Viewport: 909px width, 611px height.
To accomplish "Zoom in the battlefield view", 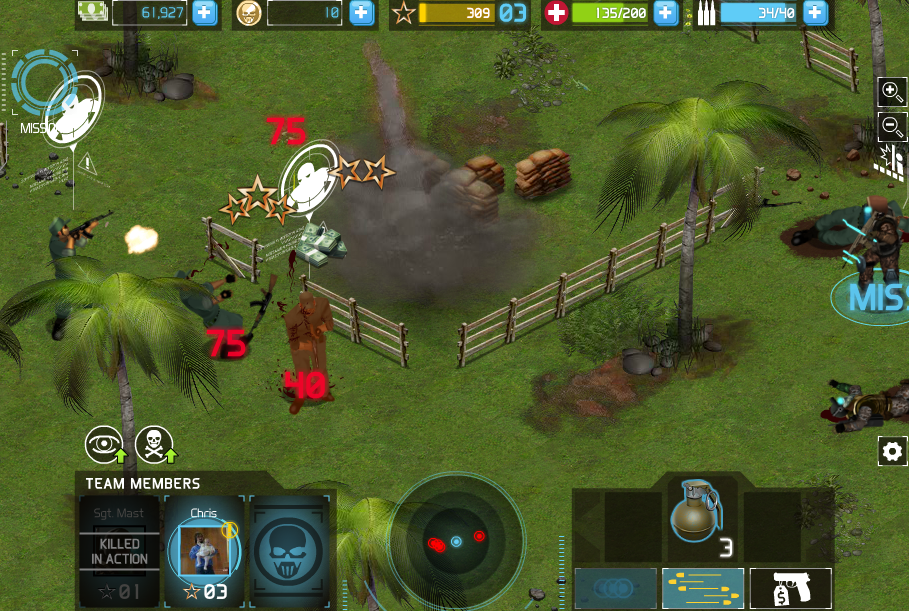I will coord(891,93).
